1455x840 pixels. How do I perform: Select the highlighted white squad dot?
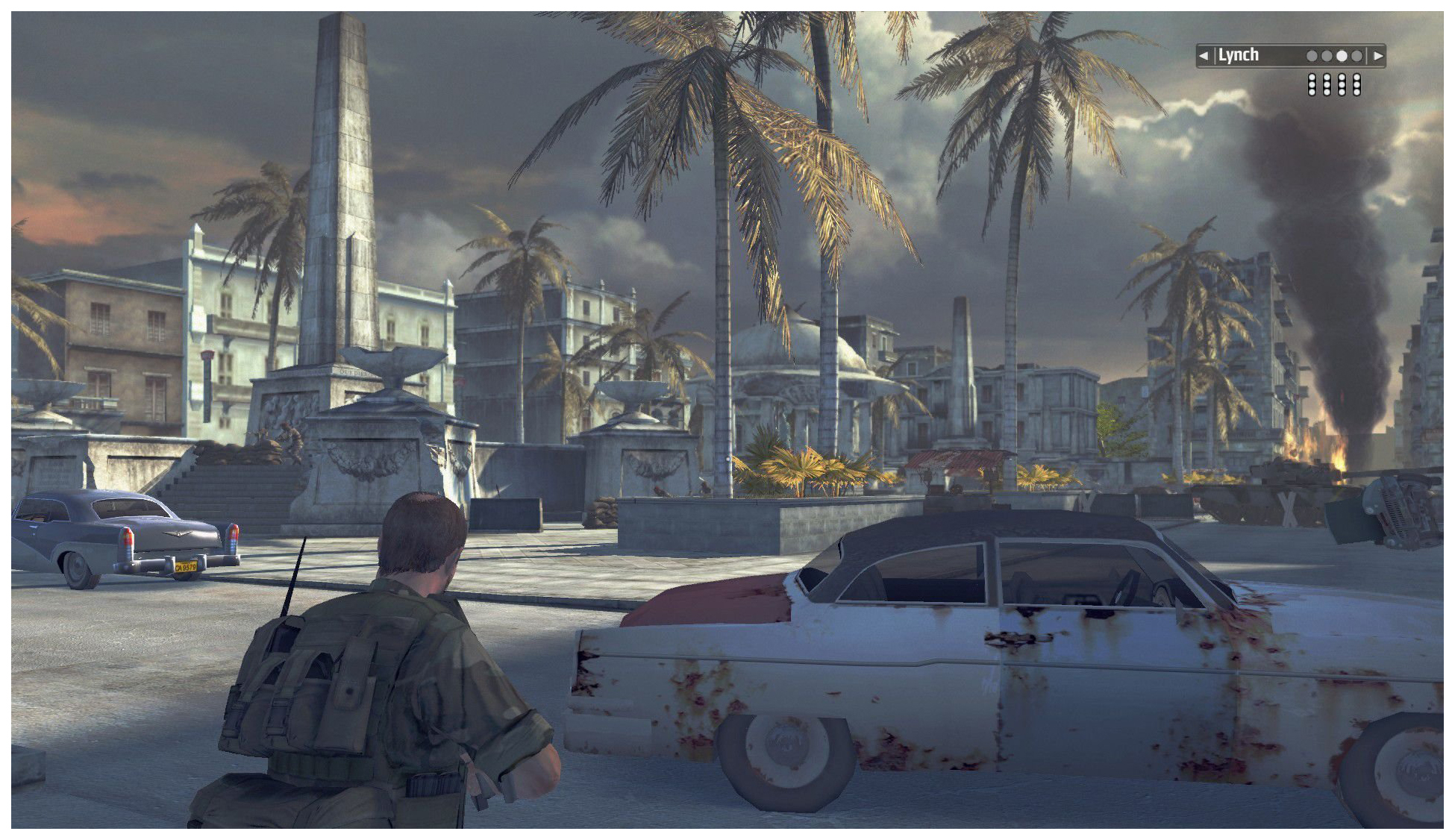point(1342,56)
